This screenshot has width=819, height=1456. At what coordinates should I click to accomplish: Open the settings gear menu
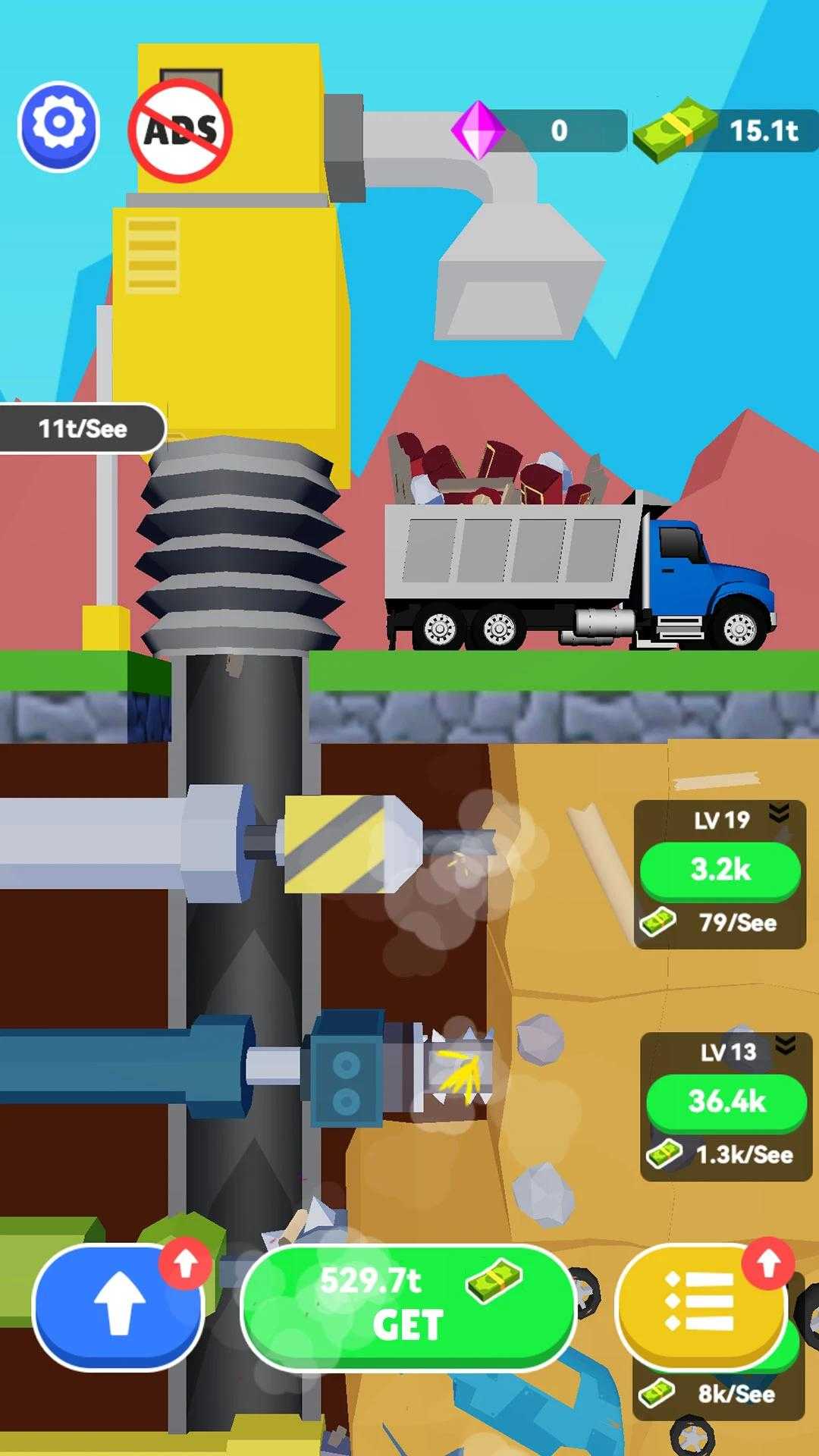tap(59, 125)
